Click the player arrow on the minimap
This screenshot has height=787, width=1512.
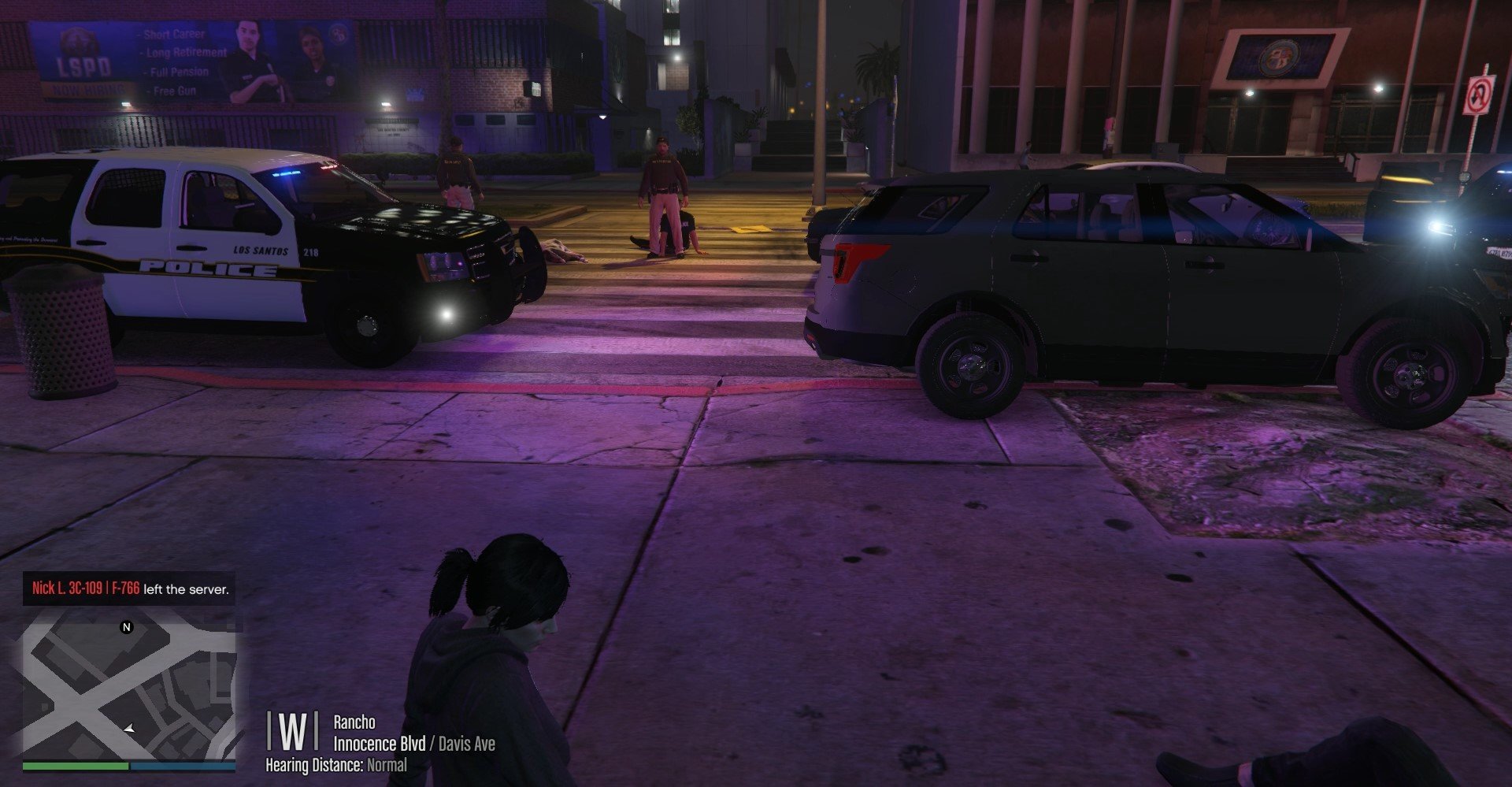(x=130, y=729)
